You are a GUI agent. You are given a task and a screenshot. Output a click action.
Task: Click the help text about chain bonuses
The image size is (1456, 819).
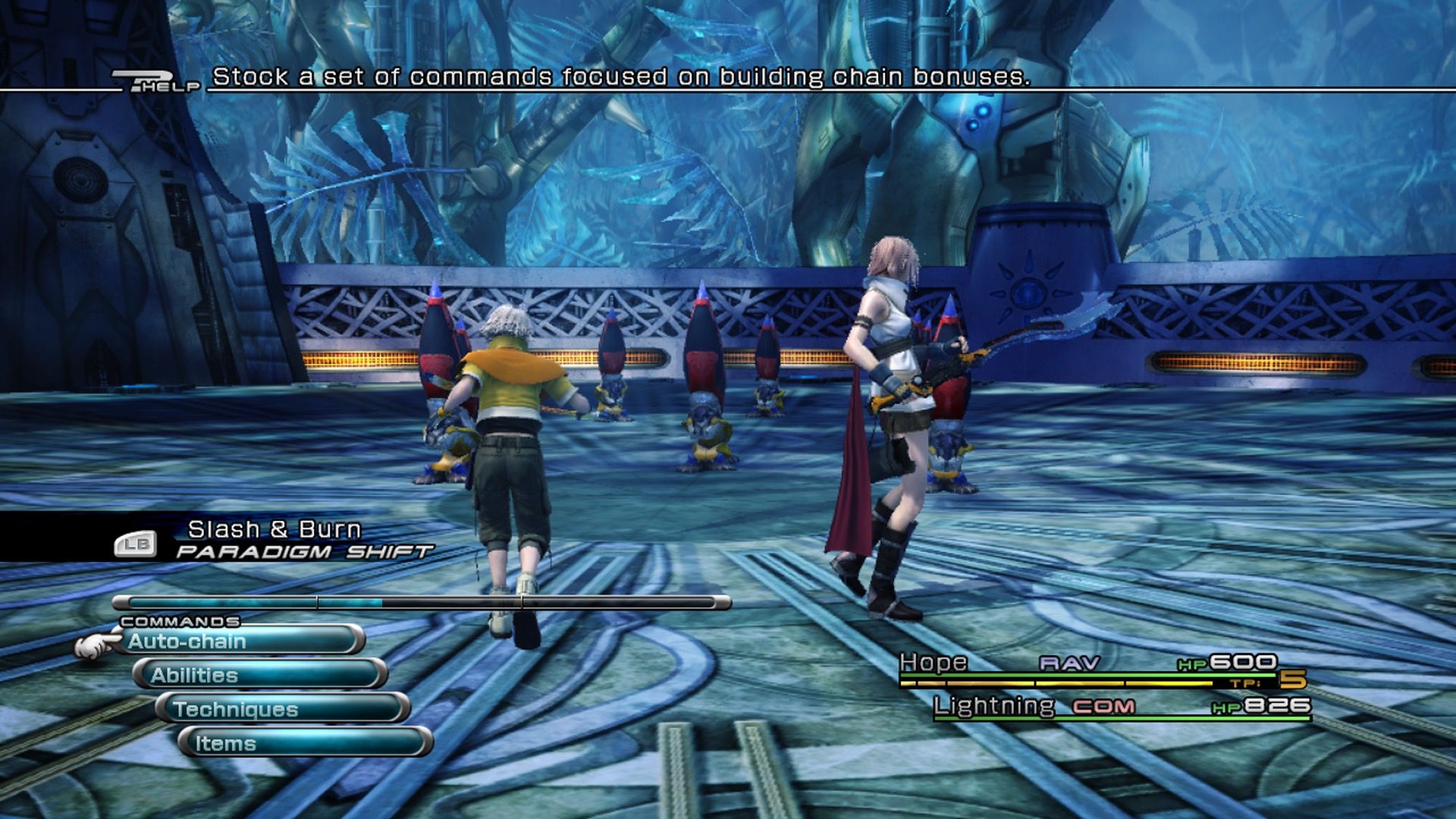[621, 76]
